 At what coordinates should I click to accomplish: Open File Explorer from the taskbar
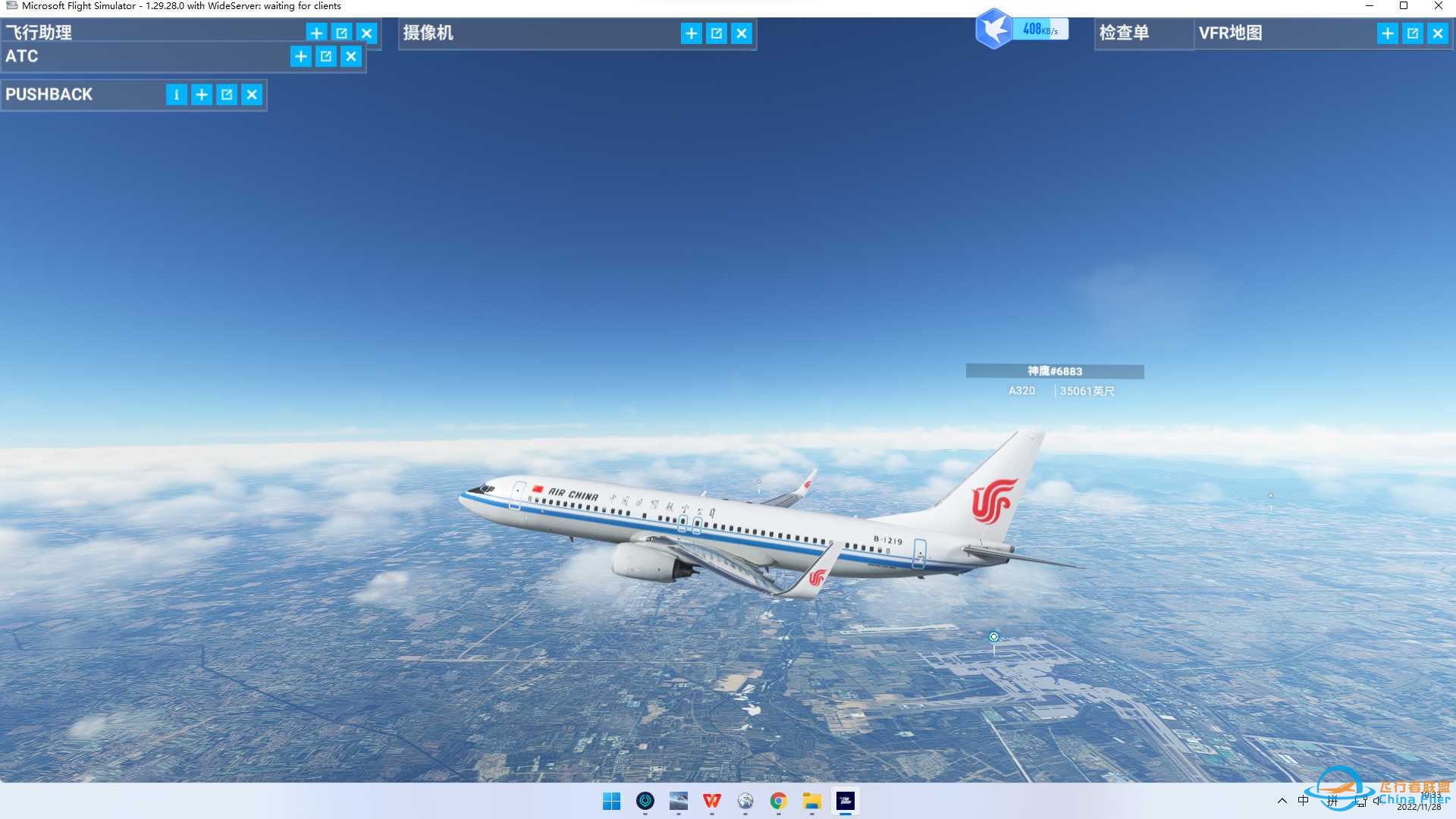(x=812, y=802)
